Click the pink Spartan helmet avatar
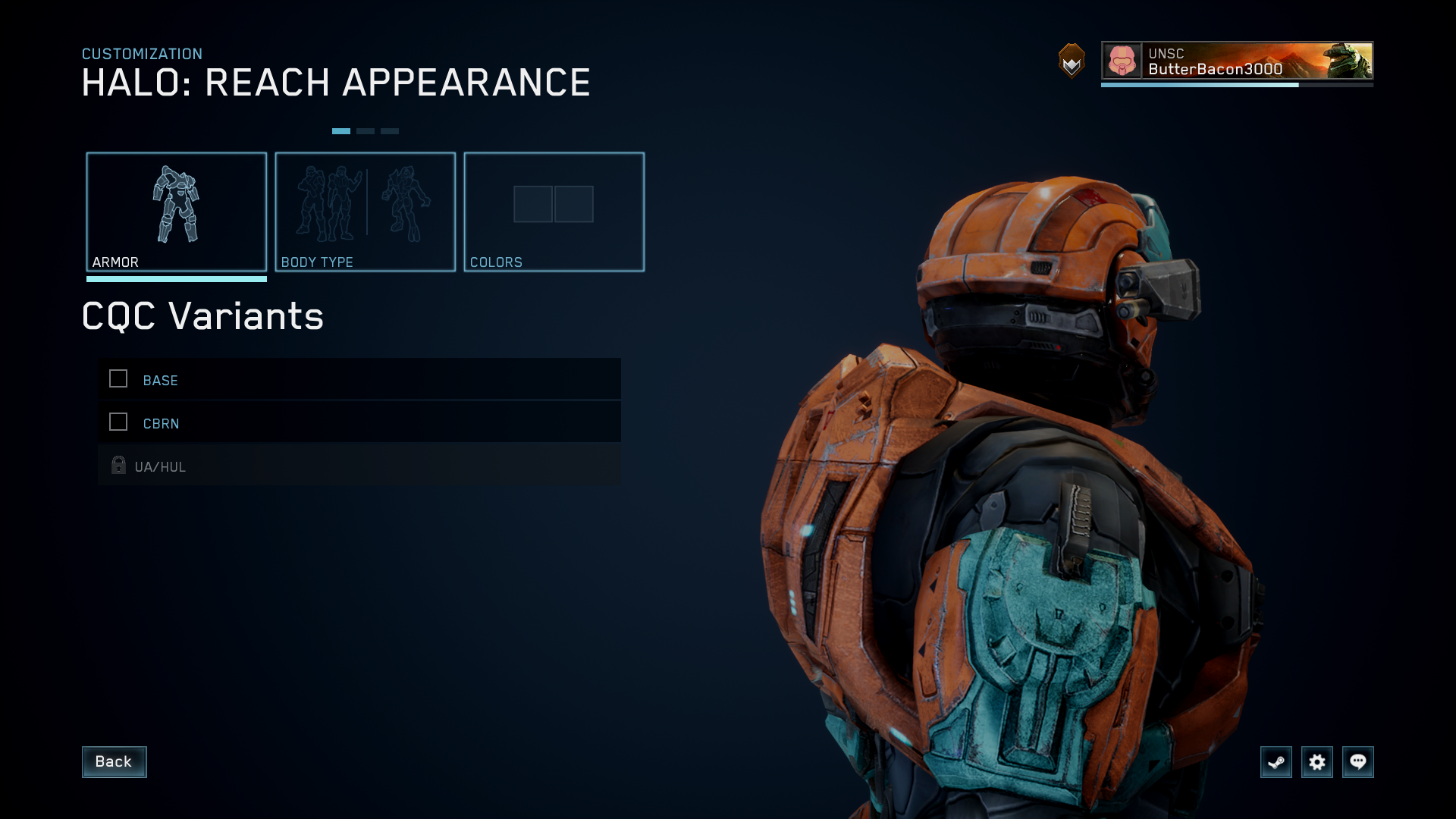The width and height of the screenshot is (1456, 819). pyautogui.click(x=1121, y=61)
